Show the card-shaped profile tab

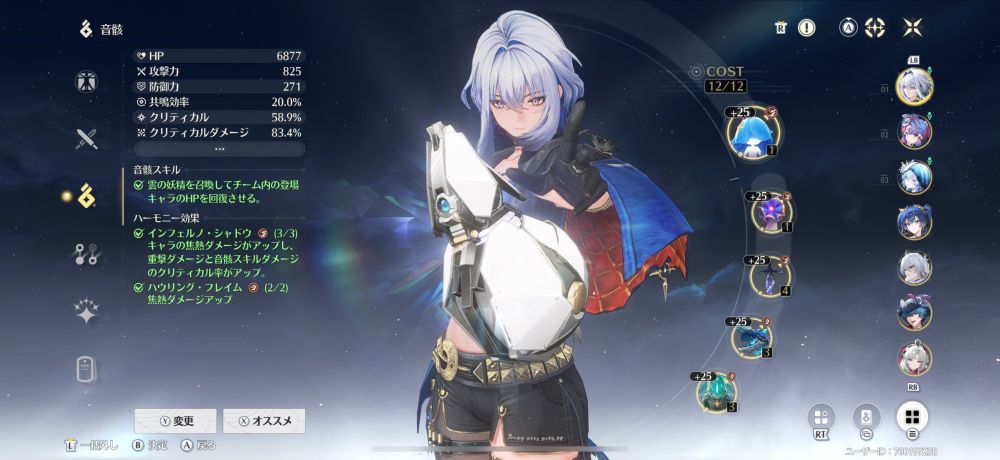[86, 368]
